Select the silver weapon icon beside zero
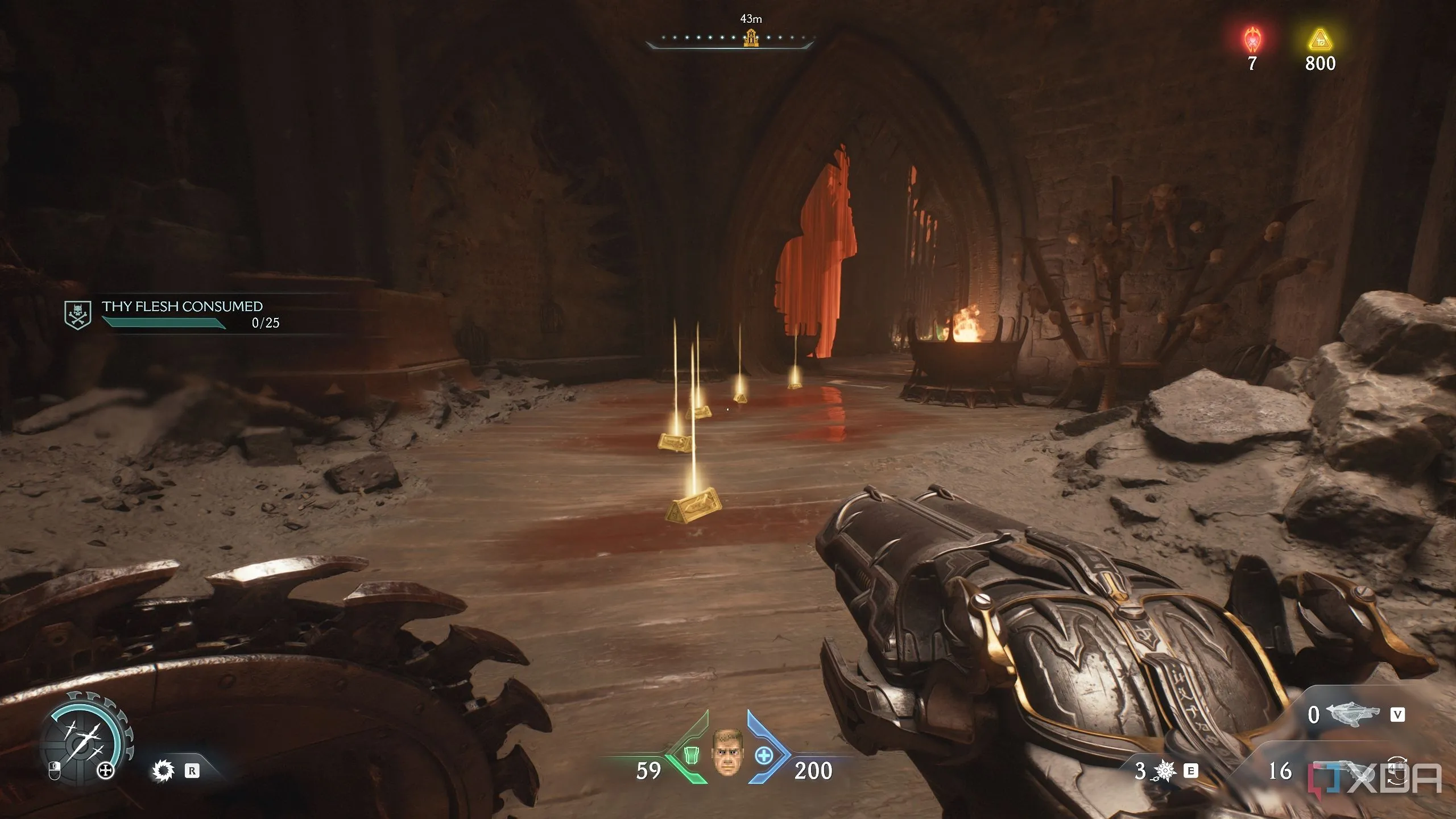 pyautogui.click(x=1353, y=714)
